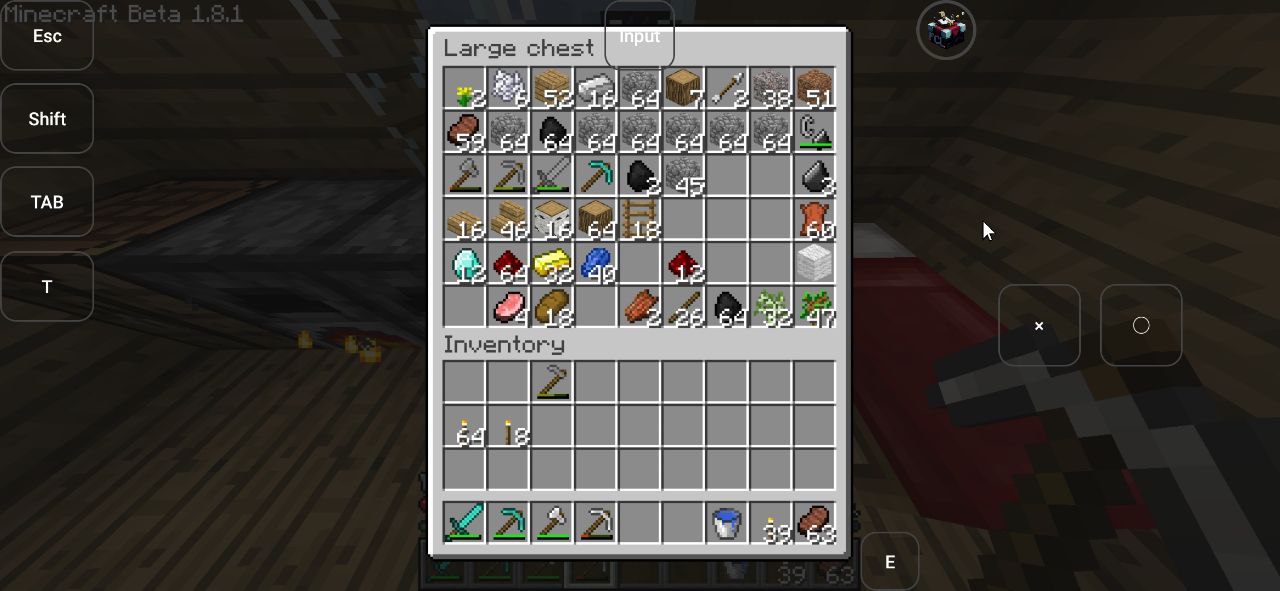Pick up the 16 iron ingots
Image resolution: width=1280 pixels, height=591 pixels.
click(596, 90)
